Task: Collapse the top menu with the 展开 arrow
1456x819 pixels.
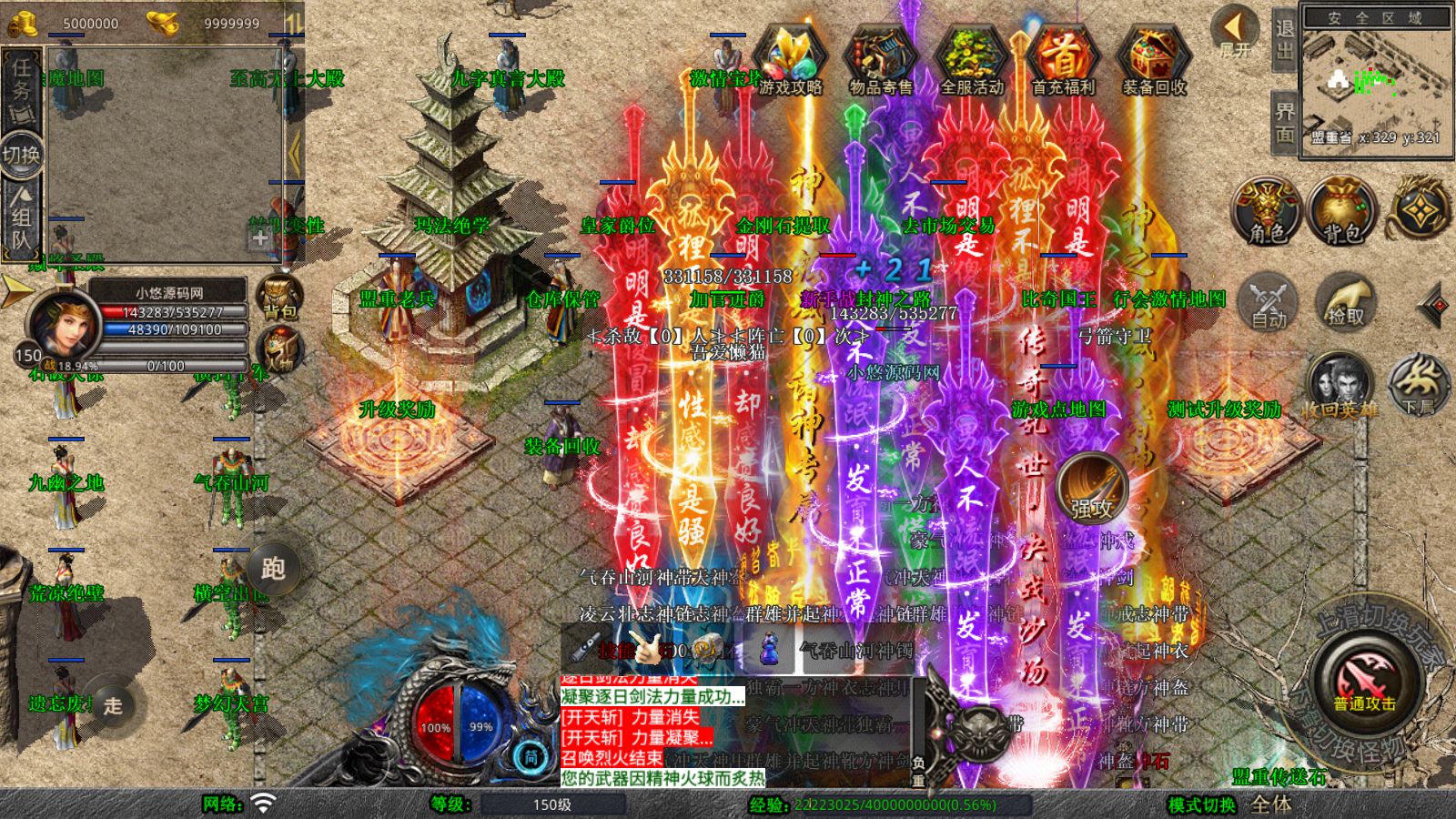Action: tap(1235, 31)
